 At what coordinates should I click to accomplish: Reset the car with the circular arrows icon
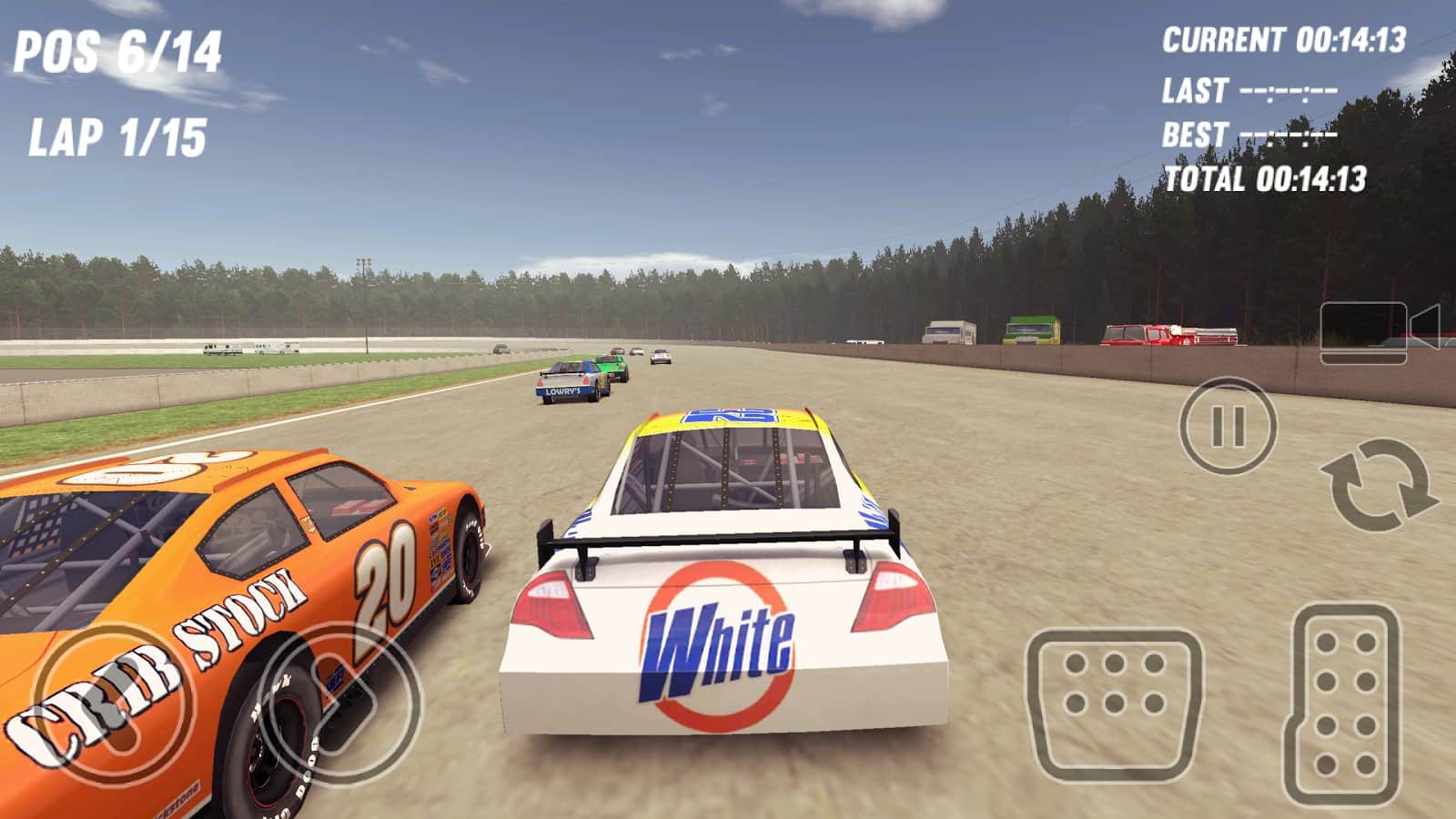tap(1378, 484)
